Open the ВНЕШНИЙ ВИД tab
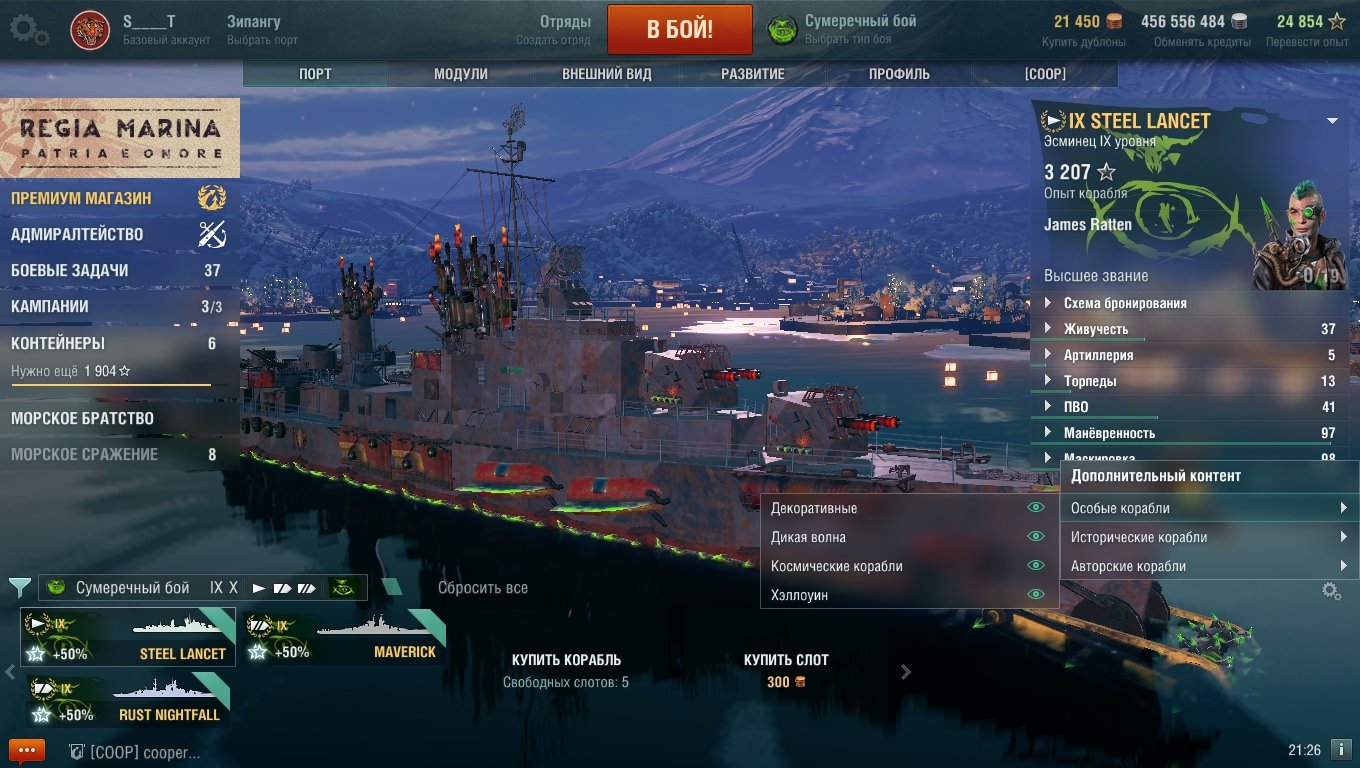 (x=606, y=74)
